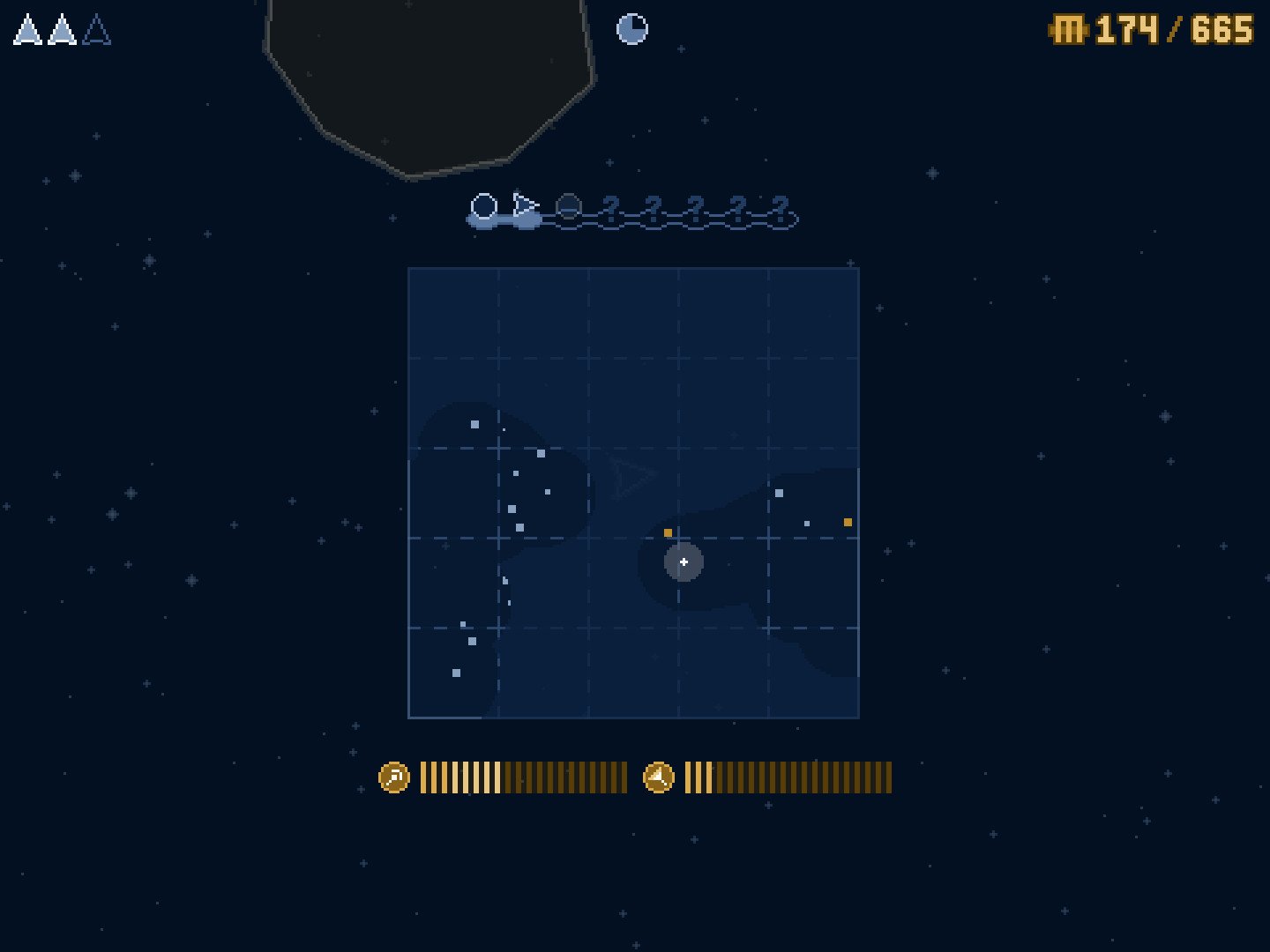Choose the dark planet node on the route track

pyautogui.click(x=569, y=207)
